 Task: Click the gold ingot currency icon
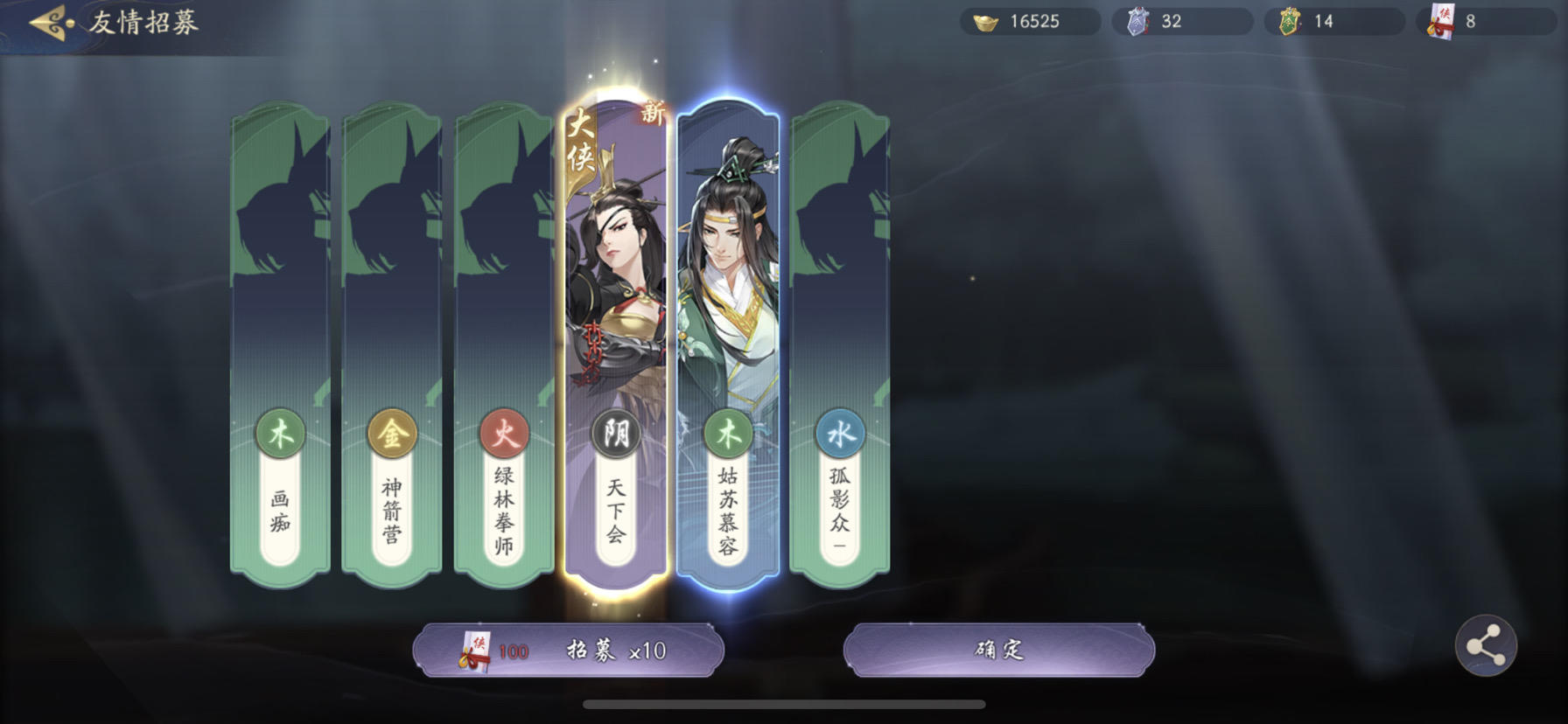point(983,21)
